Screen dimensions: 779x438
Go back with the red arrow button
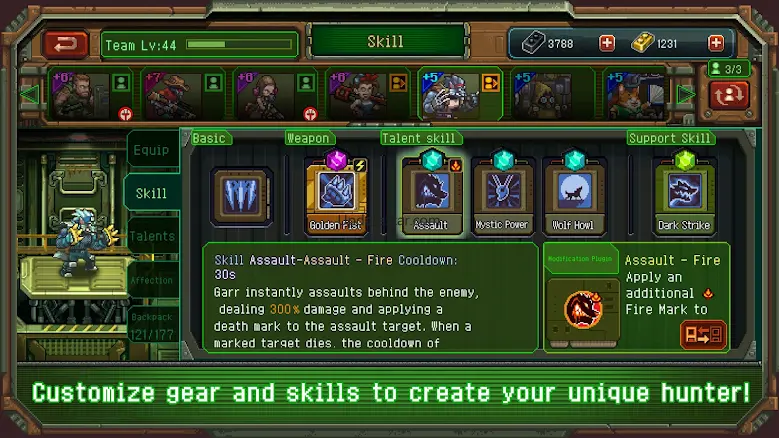point(66,44)
